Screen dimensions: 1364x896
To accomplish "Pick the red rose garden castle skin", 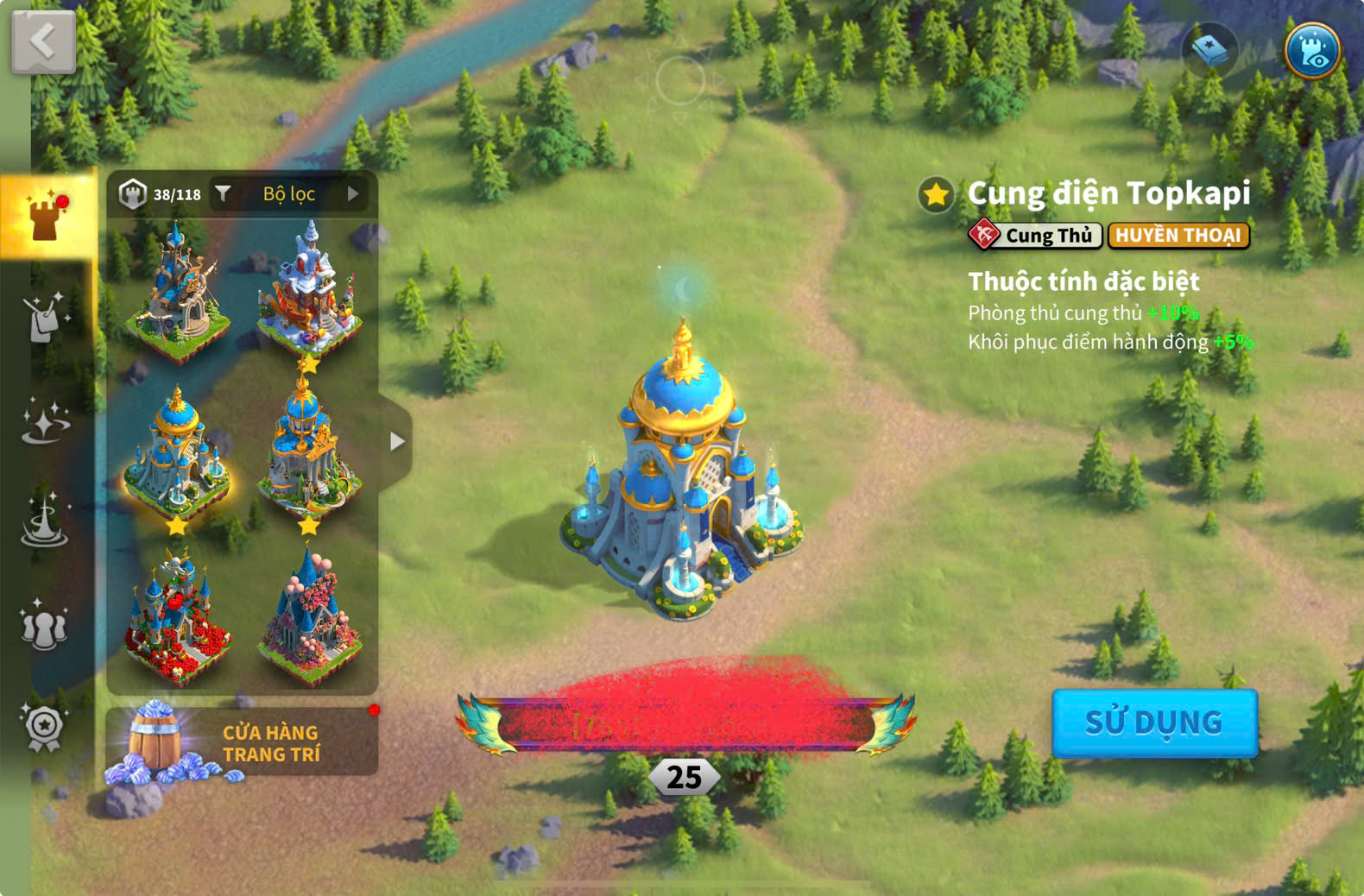I will click(x=177, y=617).
